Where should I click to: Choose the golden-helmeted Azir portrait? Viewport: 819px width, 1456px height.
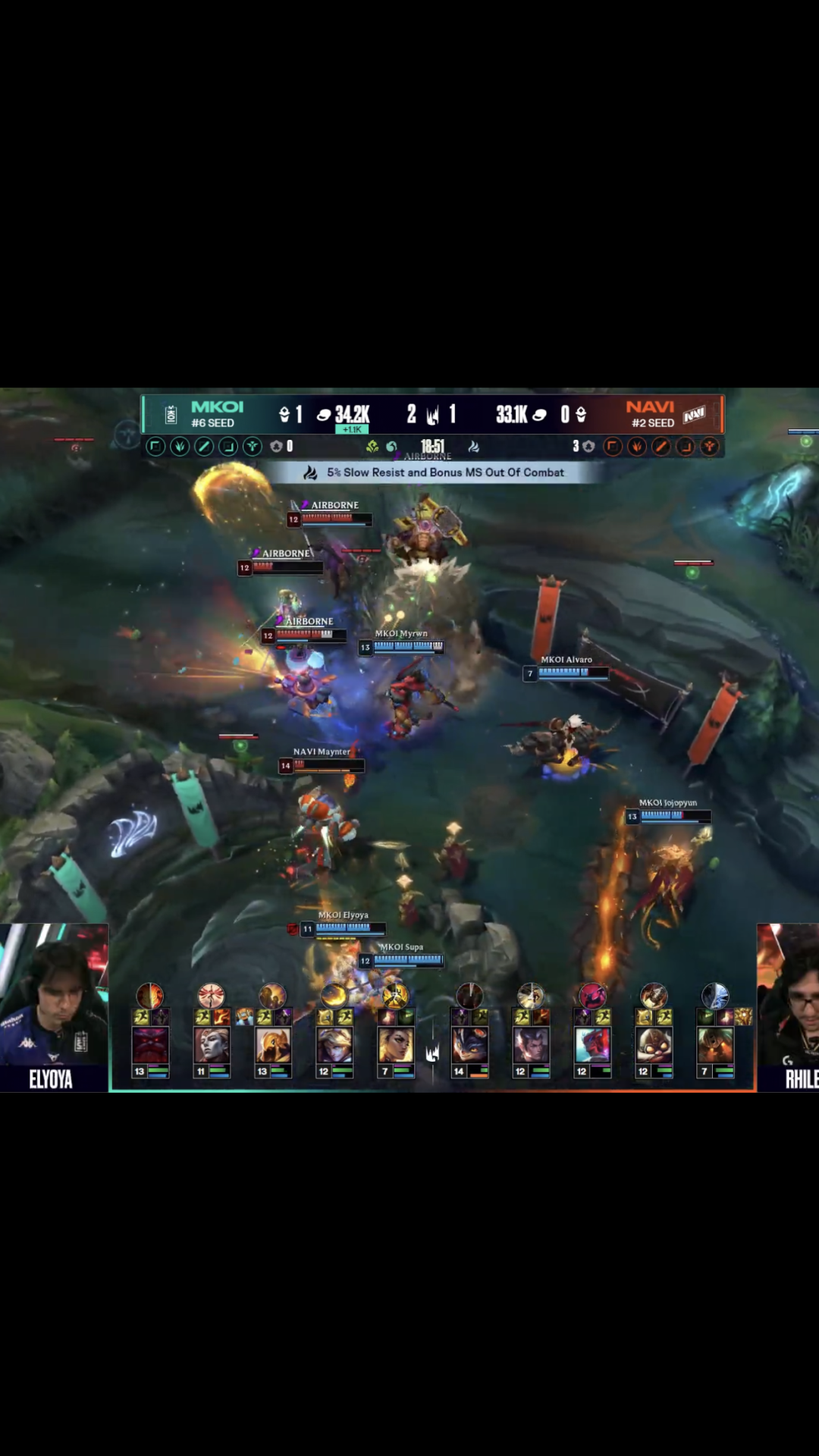pos(273,1045)
